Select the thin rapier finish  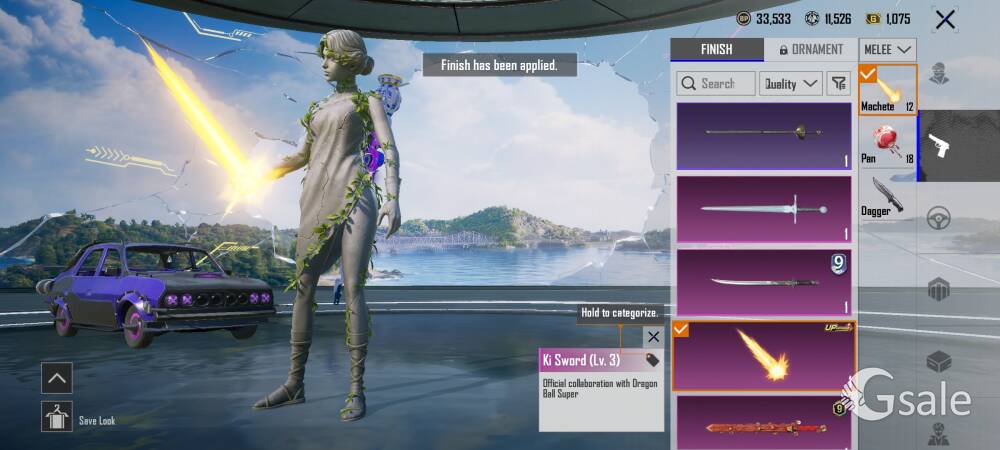tap(764, 136)
